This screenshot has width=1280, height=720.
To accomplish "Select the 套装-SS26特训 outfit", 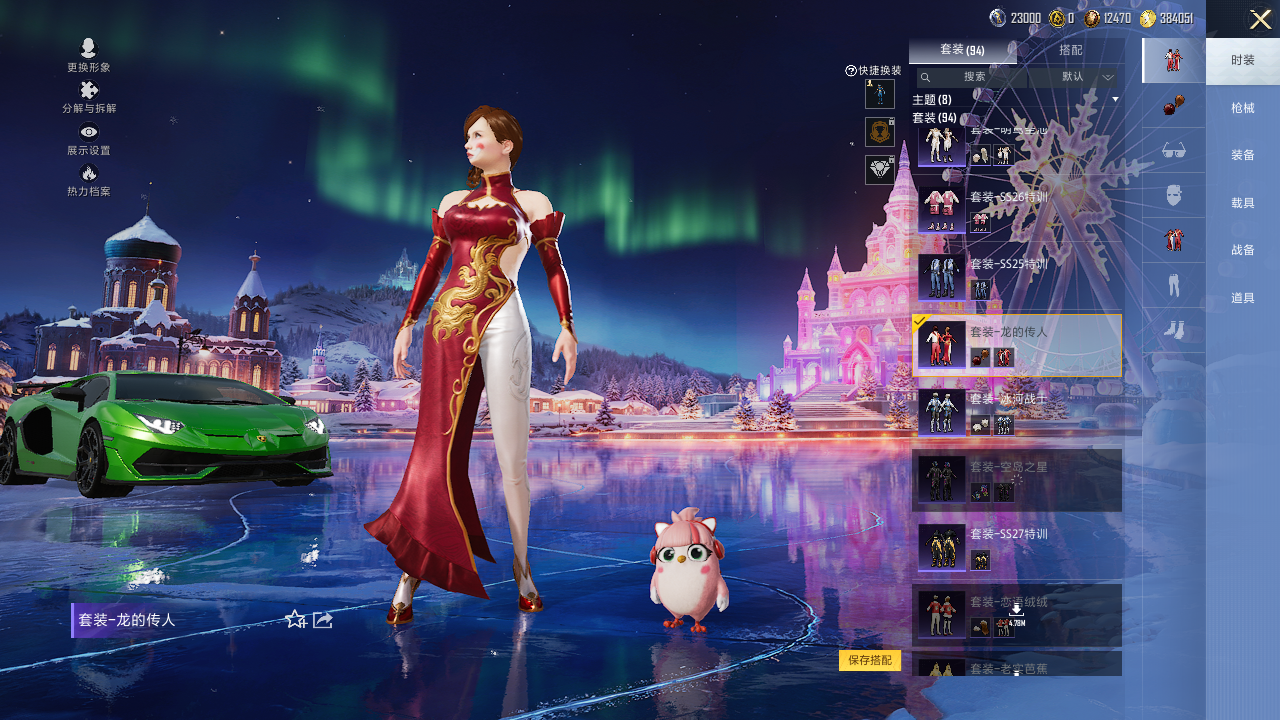I will 1016,208.
